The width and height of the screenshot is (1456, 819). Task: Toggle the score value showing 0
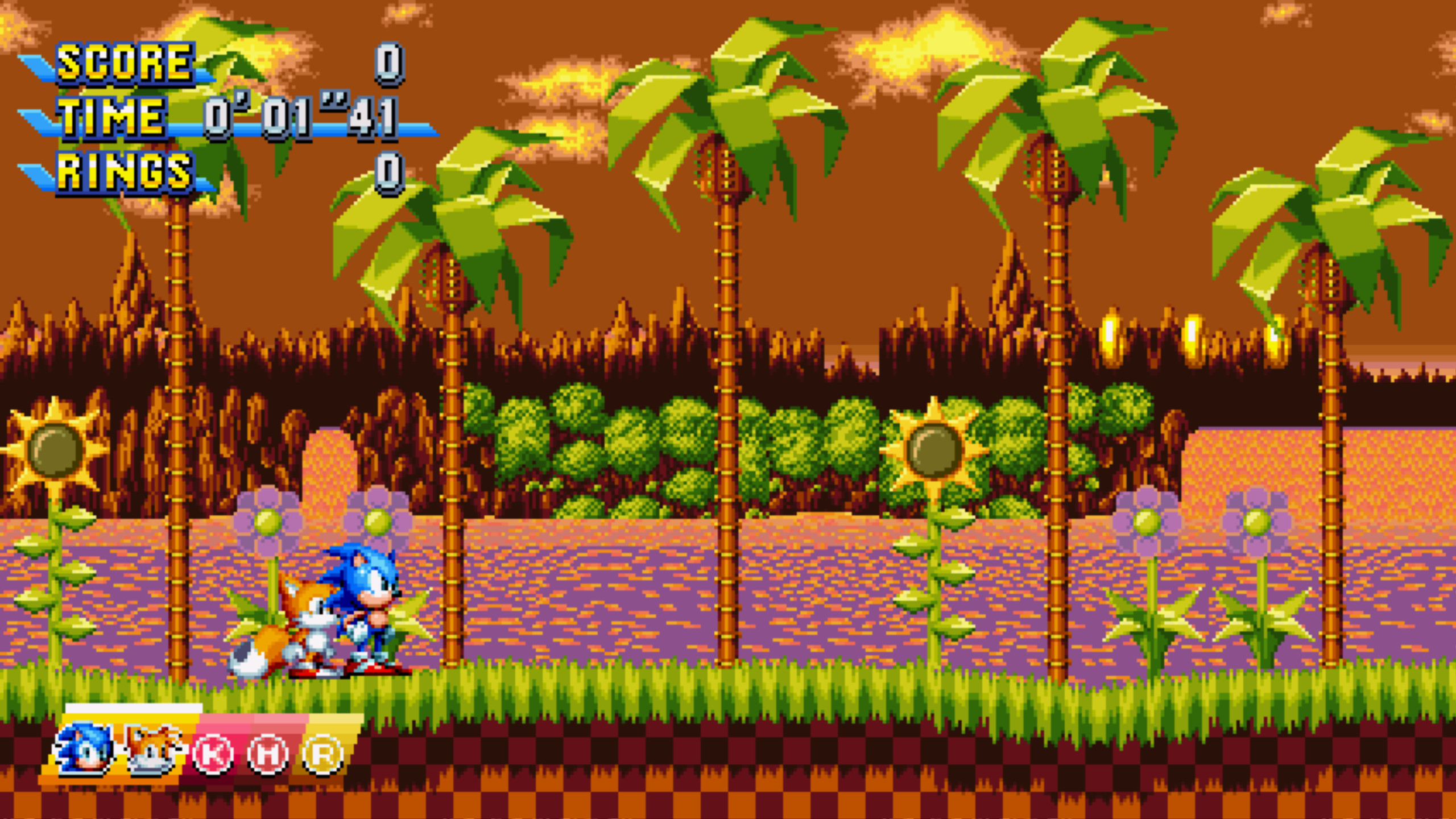(x=390, y=64)
